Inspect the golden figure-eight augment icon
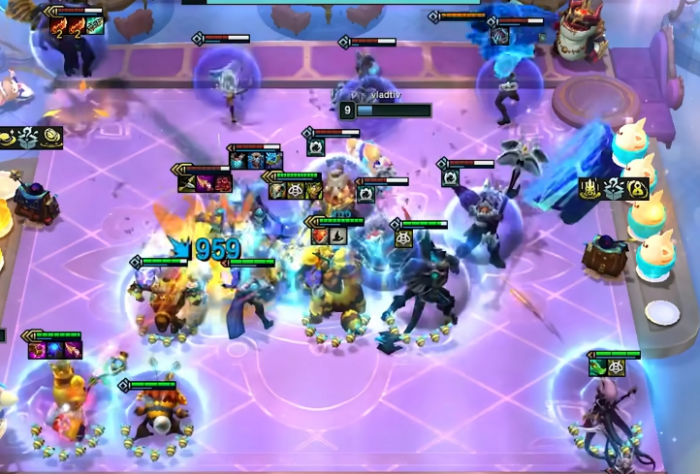 click(x=636, y=189)
